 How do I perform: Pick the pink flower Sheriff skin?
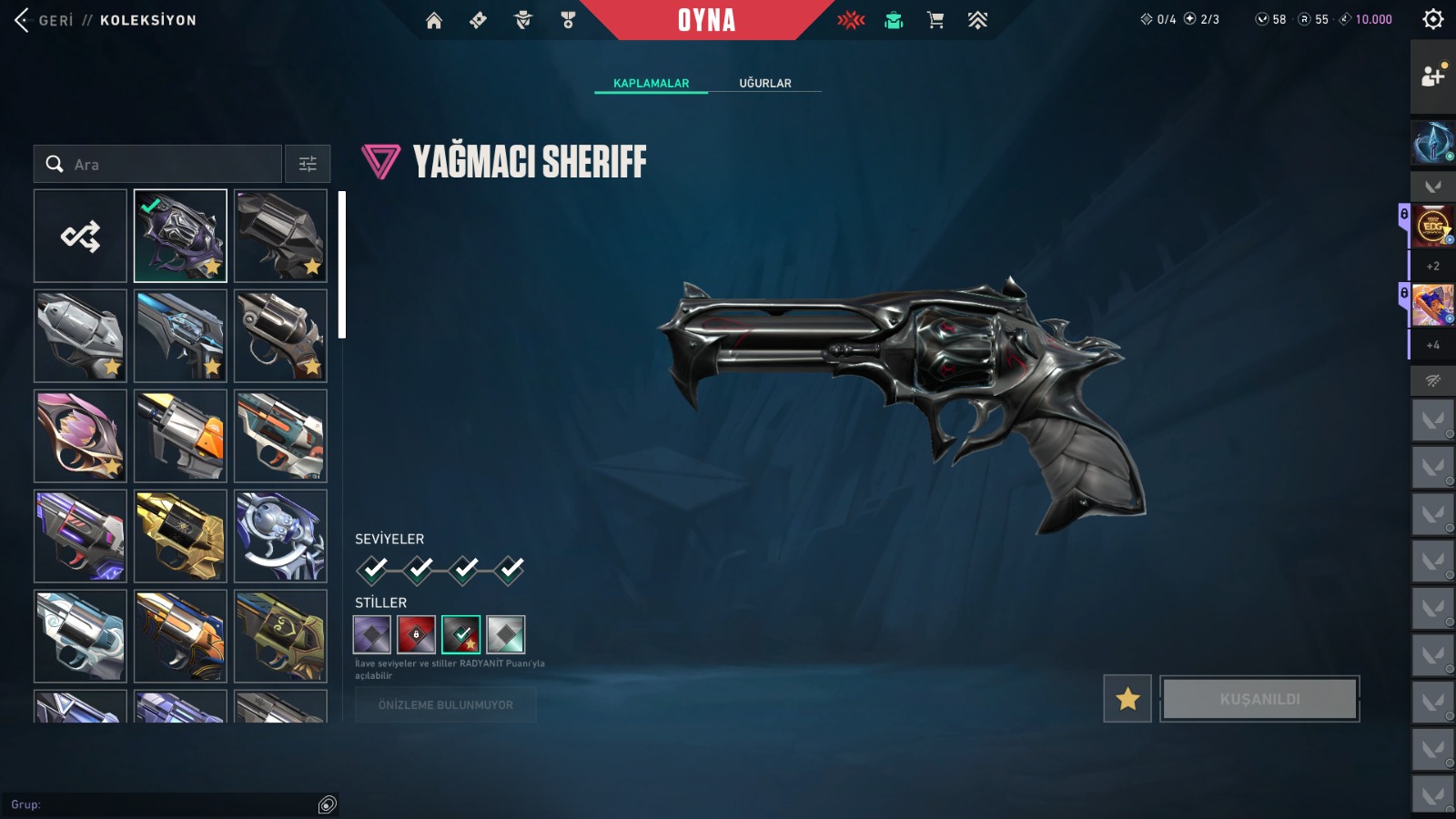point(80,436)
